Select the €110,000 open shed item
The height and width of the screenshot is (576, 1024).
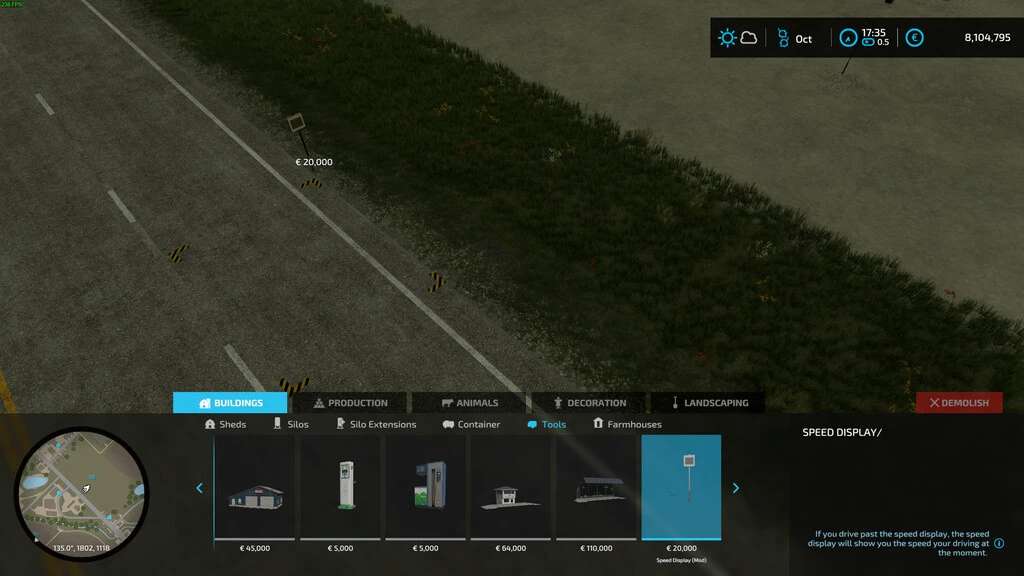596,488
